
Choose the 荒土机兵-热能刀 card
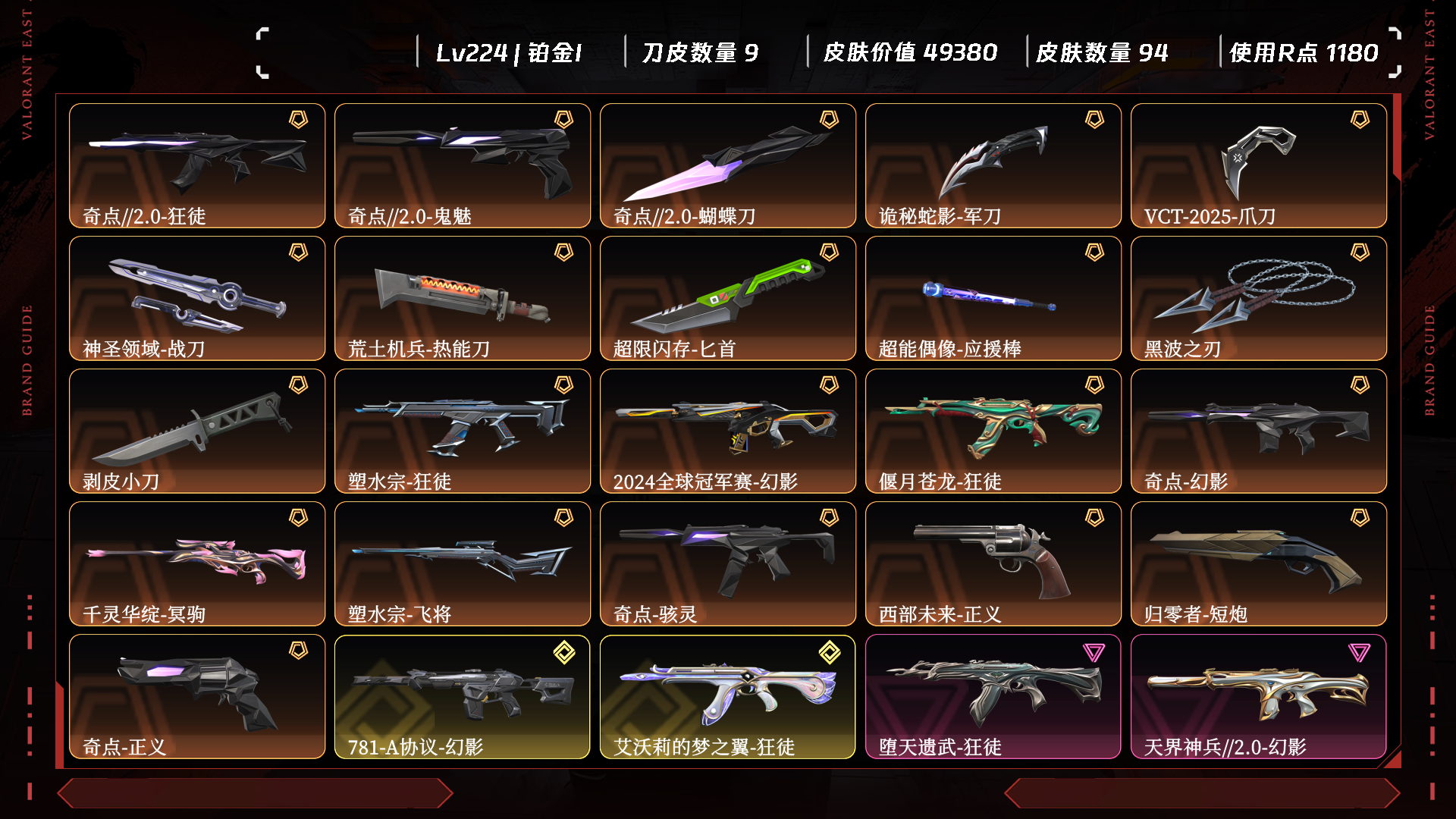tap(463, 298)
